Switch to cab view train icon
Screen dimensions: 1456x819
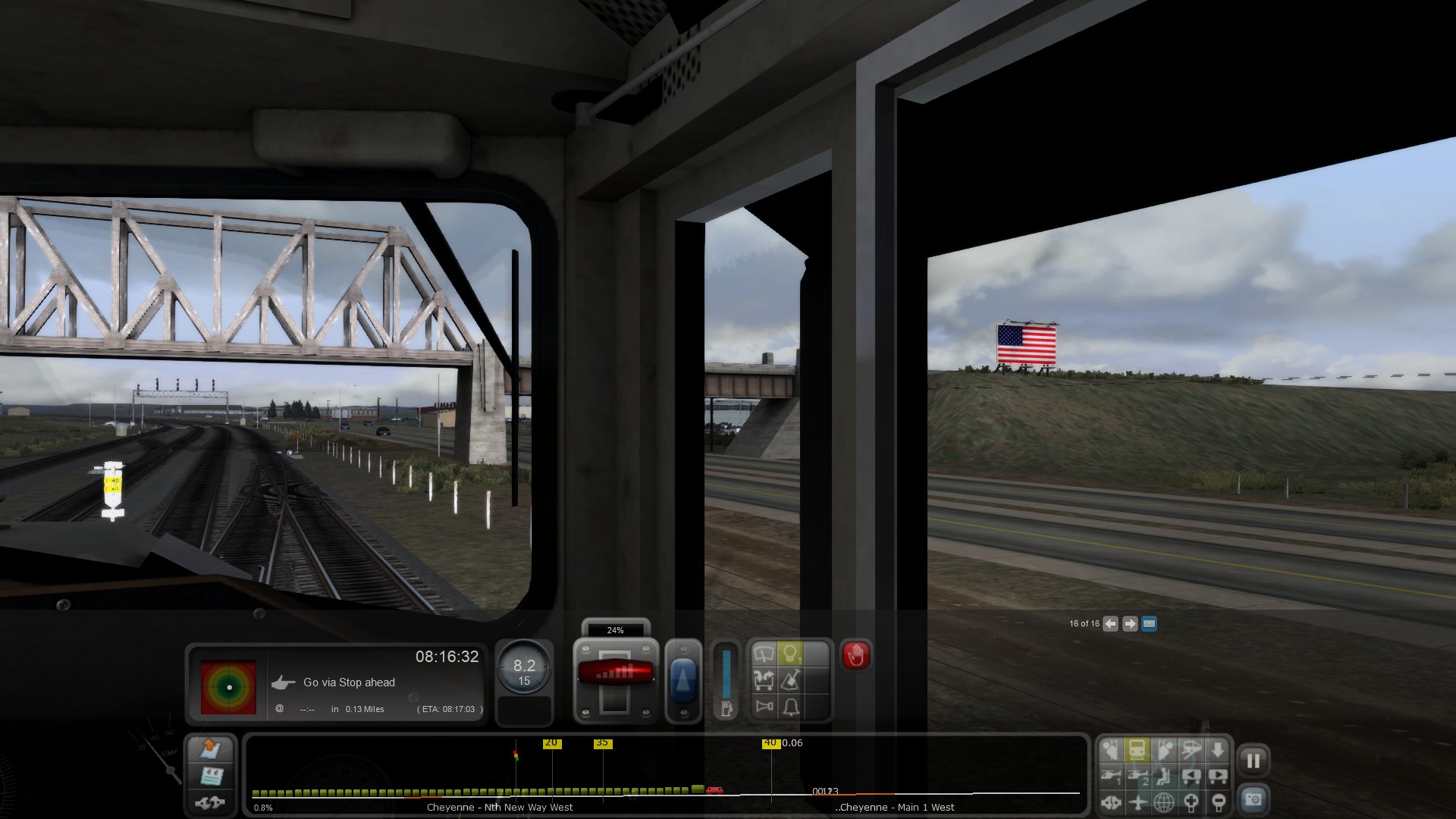[1137, 750]
